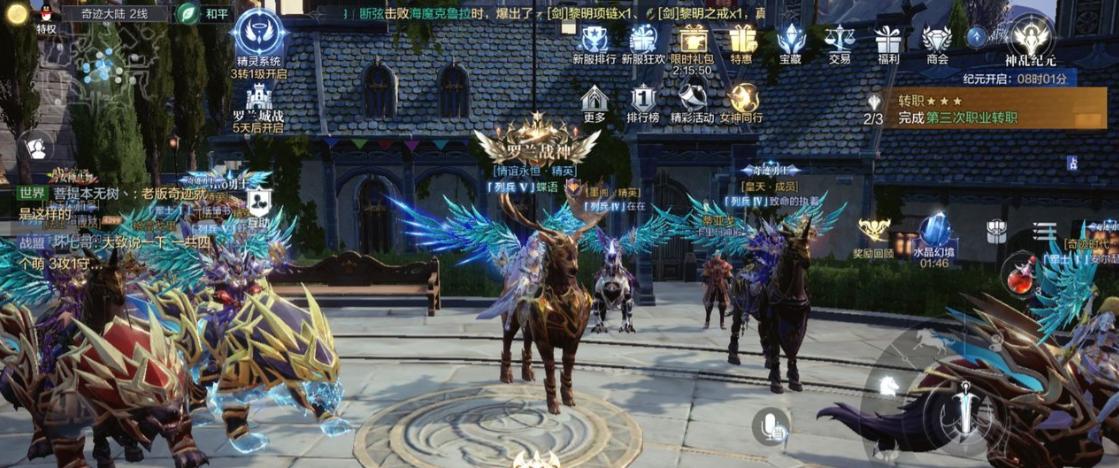Open the 宝藏 treasure menu

coord(790,41)
